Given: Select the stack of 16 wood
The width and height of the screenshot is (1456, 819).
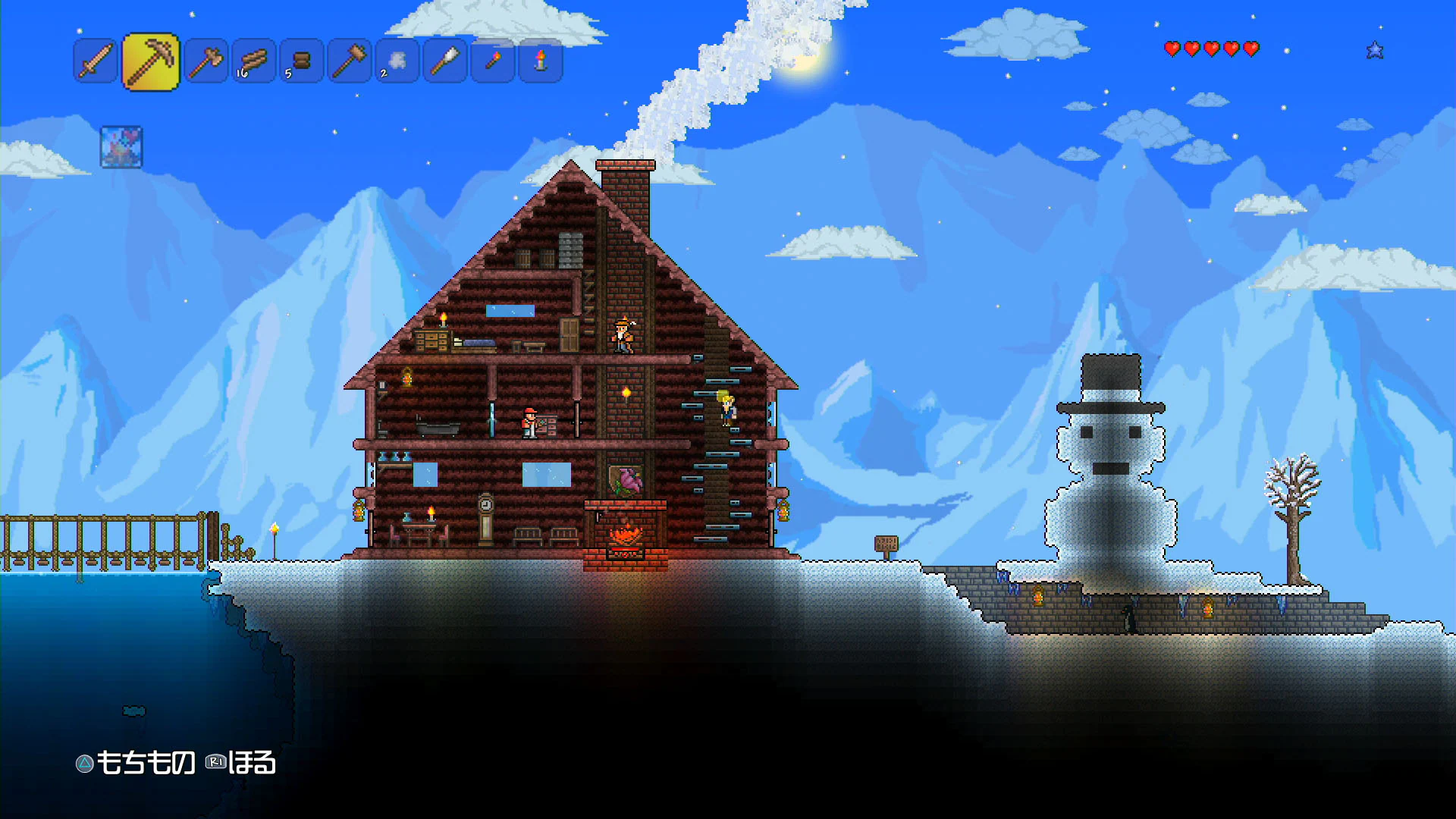Looking at the screenshot, I should pyautogui.click(x=253, y=62).
